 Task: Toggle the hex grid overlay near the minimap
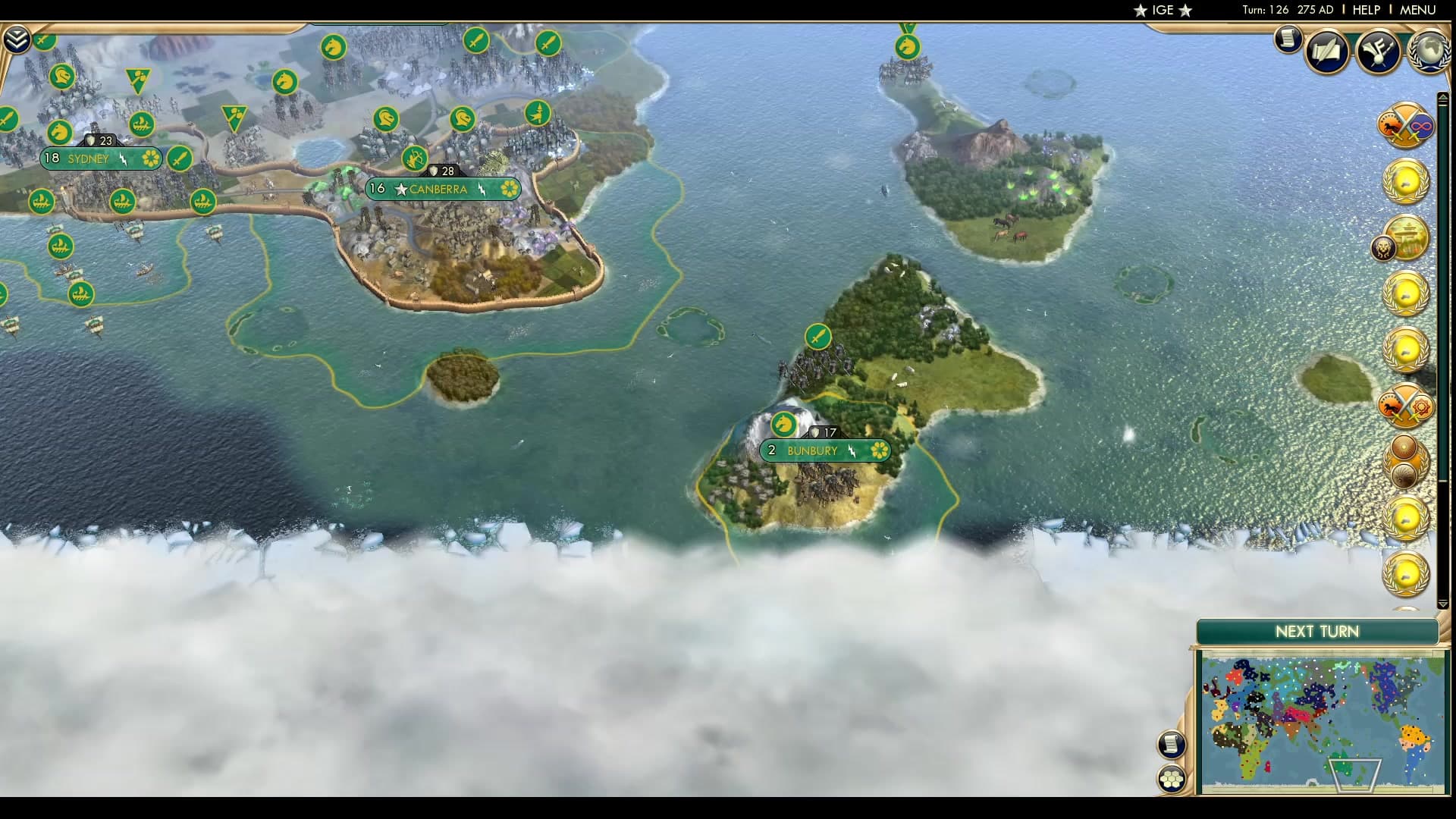pos(1172,777)
